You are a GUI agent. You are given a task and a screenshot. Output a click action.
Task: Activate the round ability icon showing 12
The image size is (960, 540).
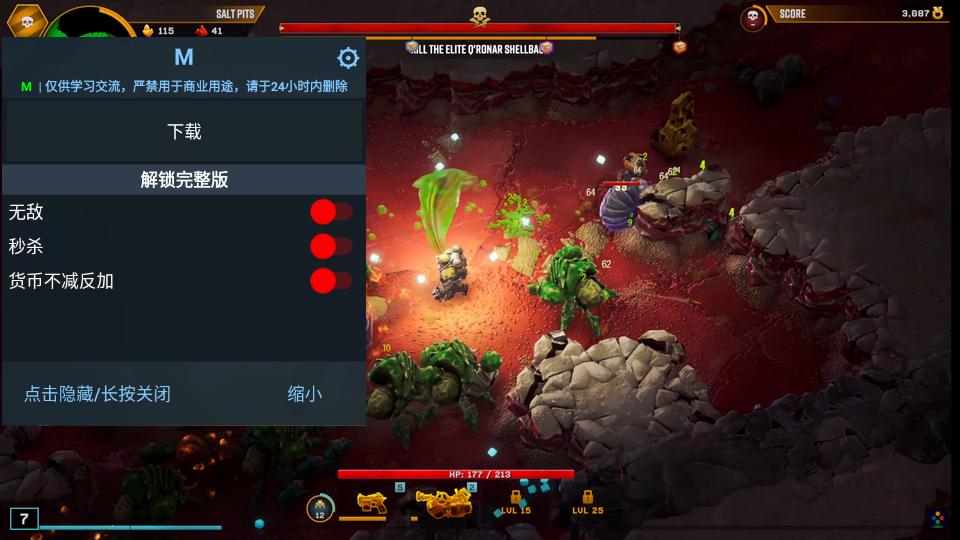pyautogui.click(x=320, y=508)
